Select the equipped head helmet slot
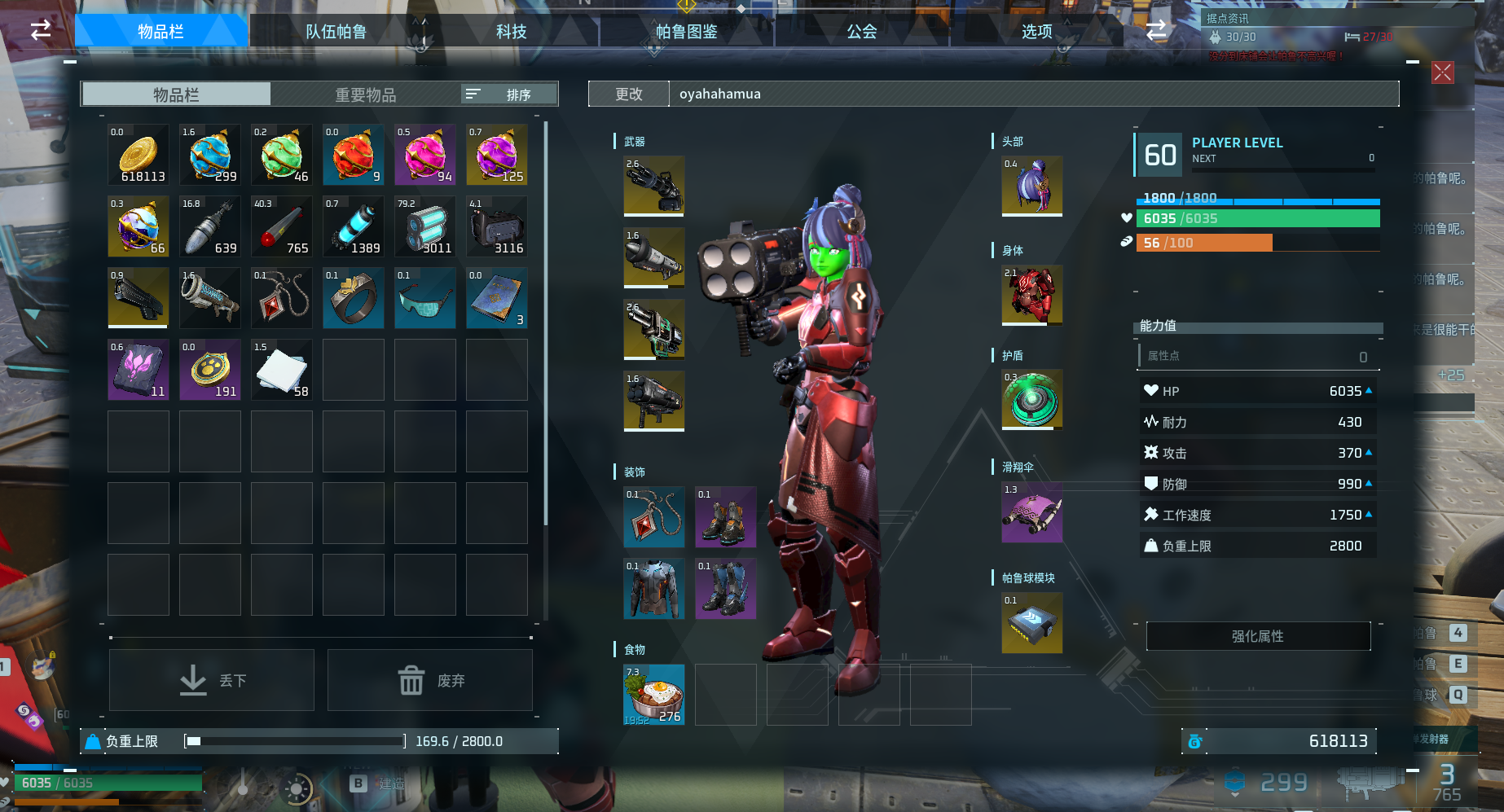The height and width of the screenshot is (812, 1504). (x=1031, y=186)
